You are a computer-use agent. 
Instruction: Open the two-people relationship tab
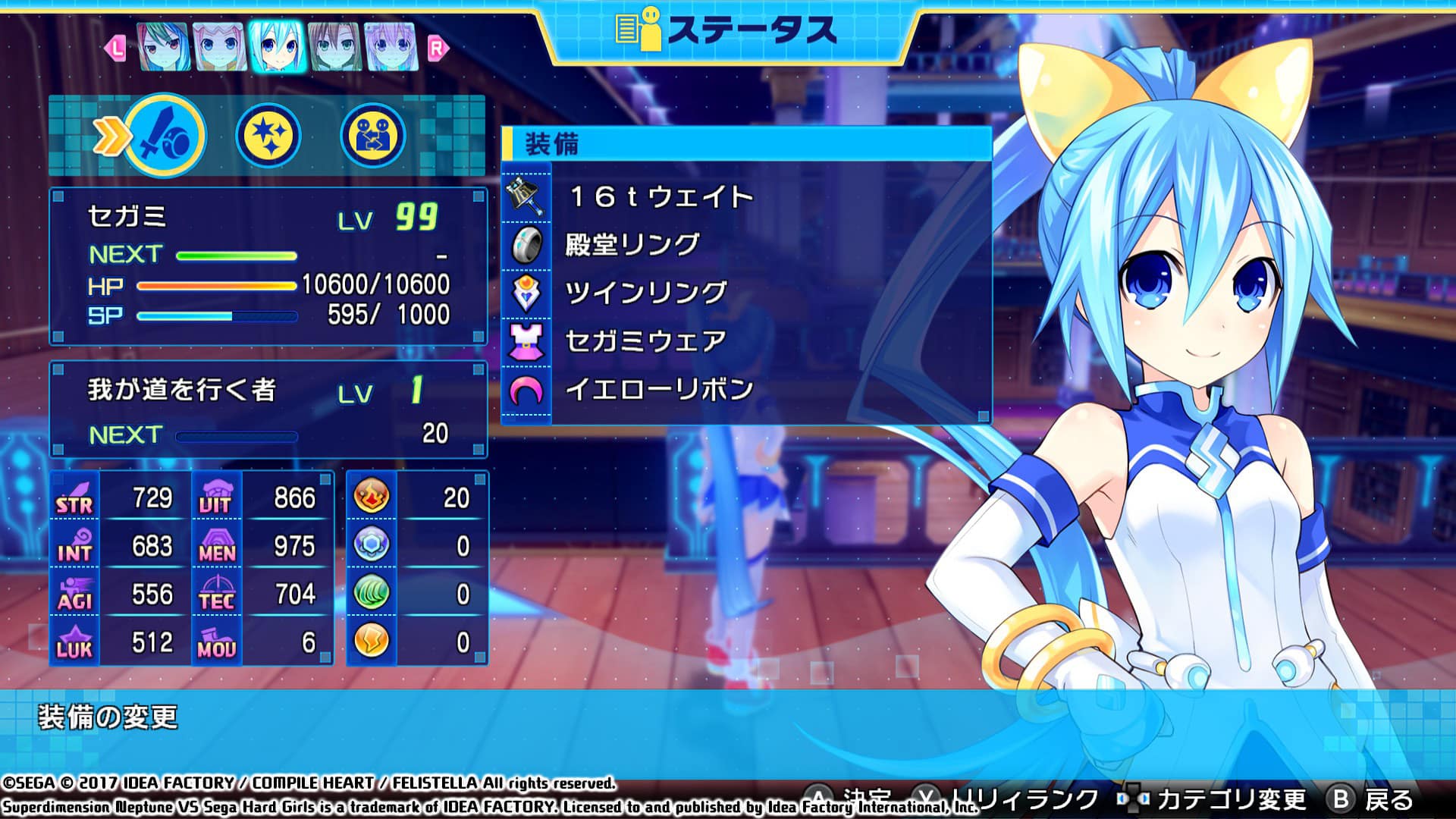click(x=372, y=136)
